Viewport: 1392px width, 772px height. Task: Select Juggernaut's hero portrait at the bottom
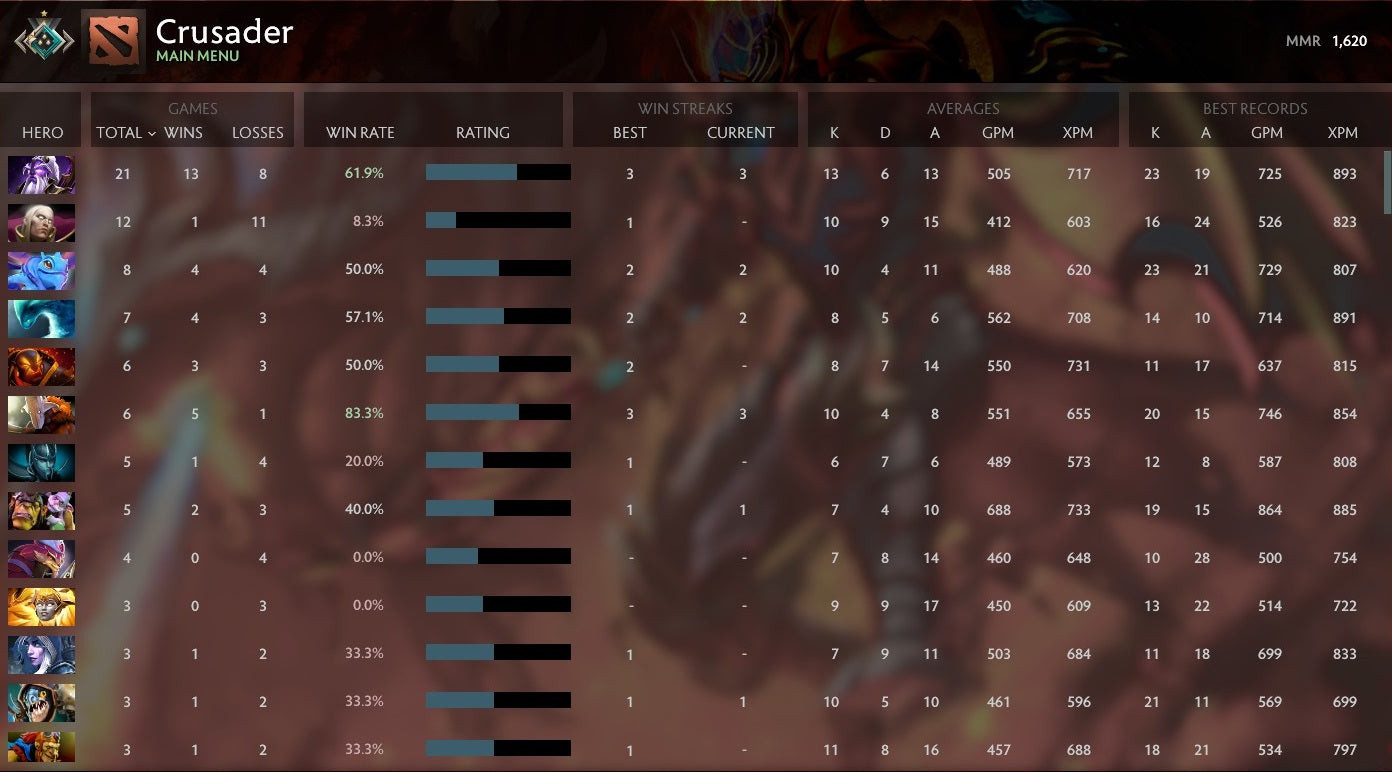(41, 749)
